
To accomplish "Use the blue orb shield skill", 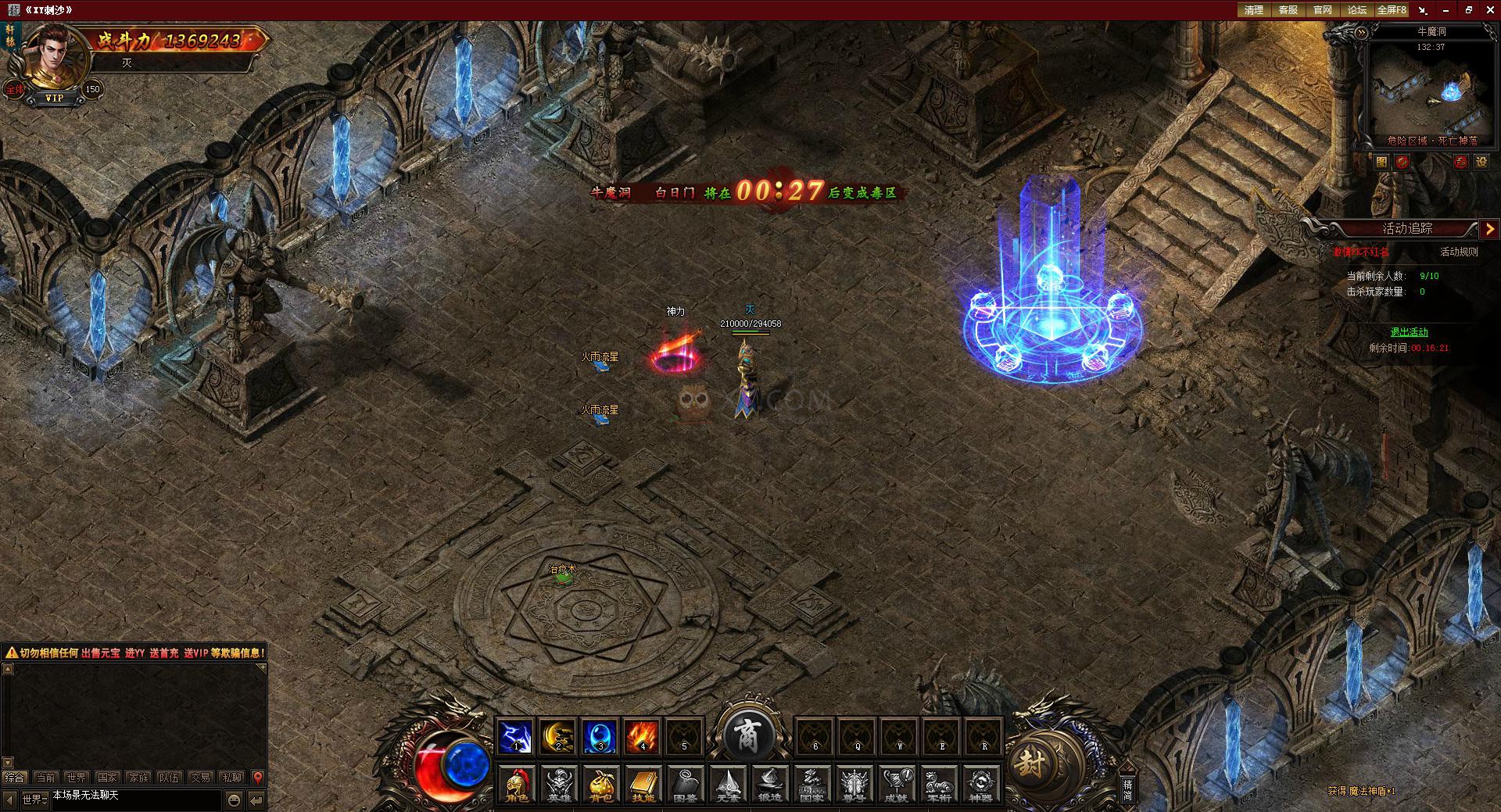I will (600, 736).
